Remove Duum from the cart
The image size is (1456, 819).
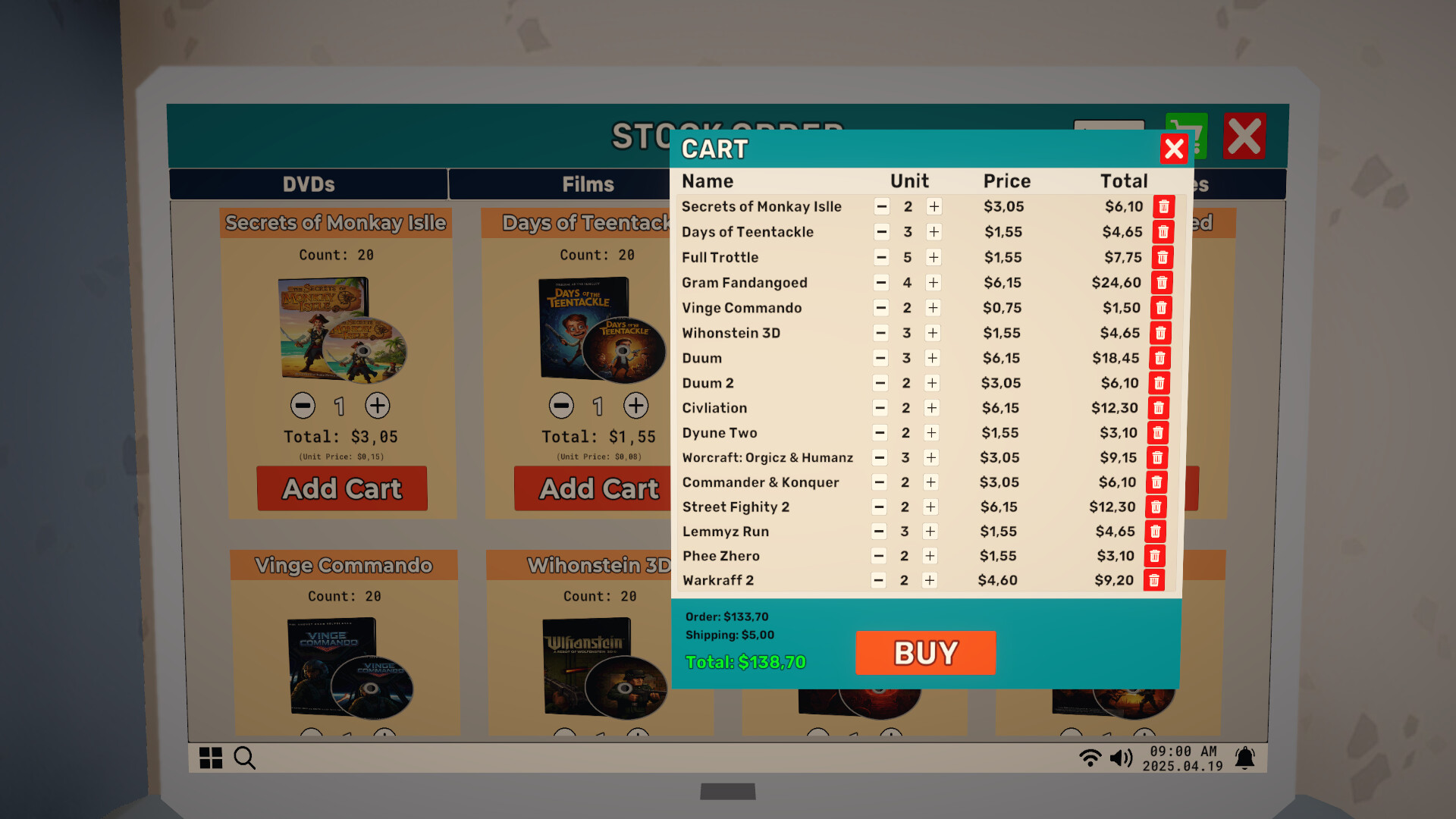pyautogui.click(x=1160, y=358)
